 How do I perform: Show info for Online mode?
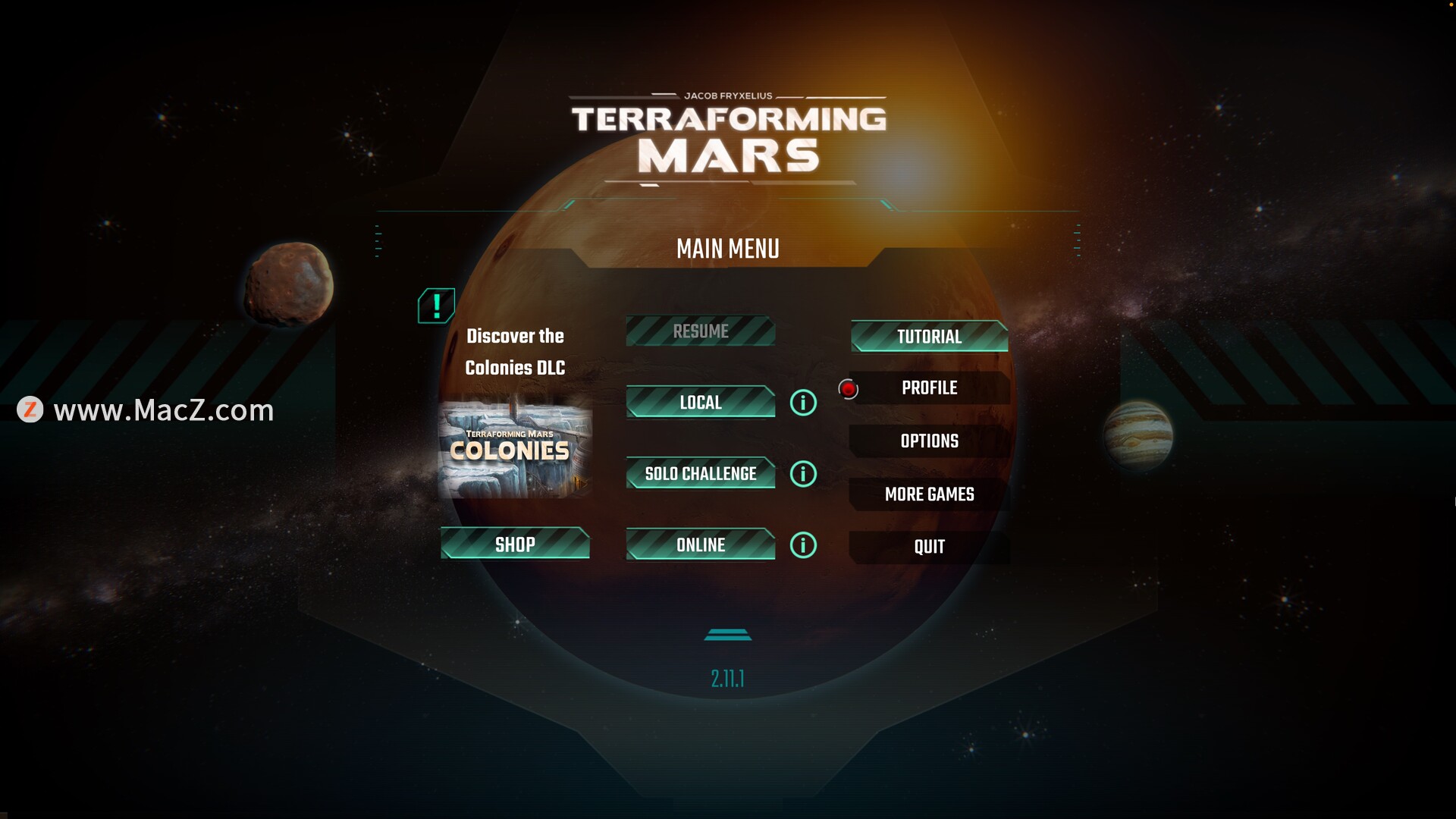click(803, 545)
